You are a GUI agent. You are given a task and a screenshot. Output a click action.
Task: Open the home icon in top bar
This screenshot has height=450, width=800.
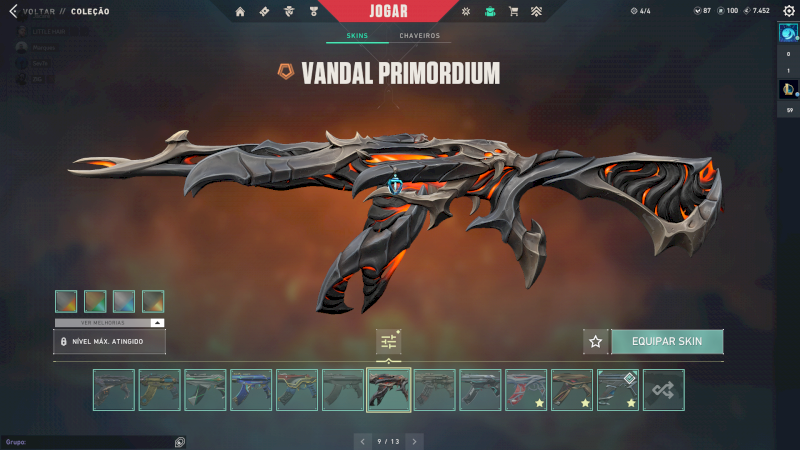click(240, 11)
